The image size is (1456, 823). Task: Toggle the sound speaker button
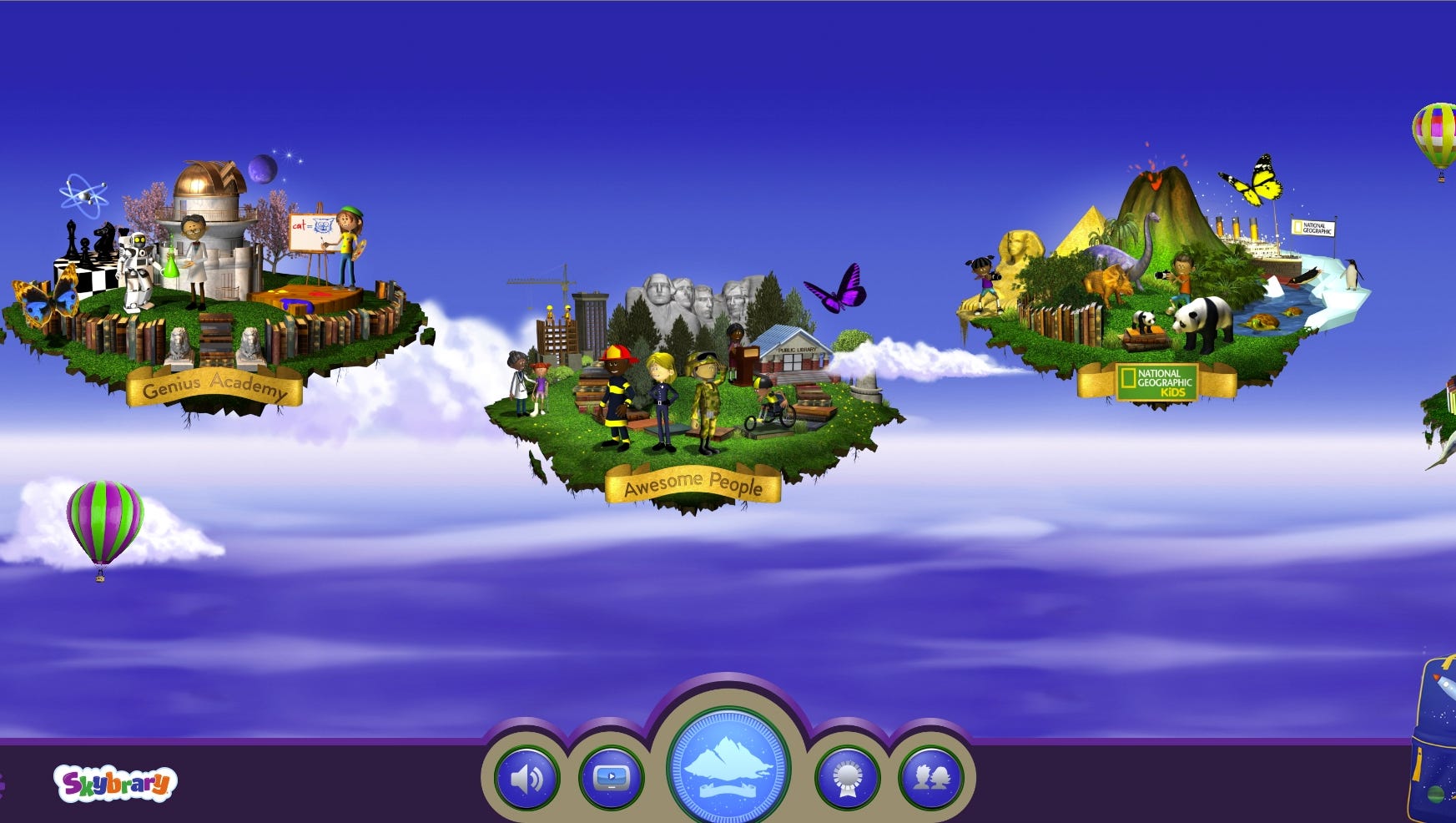526,779
